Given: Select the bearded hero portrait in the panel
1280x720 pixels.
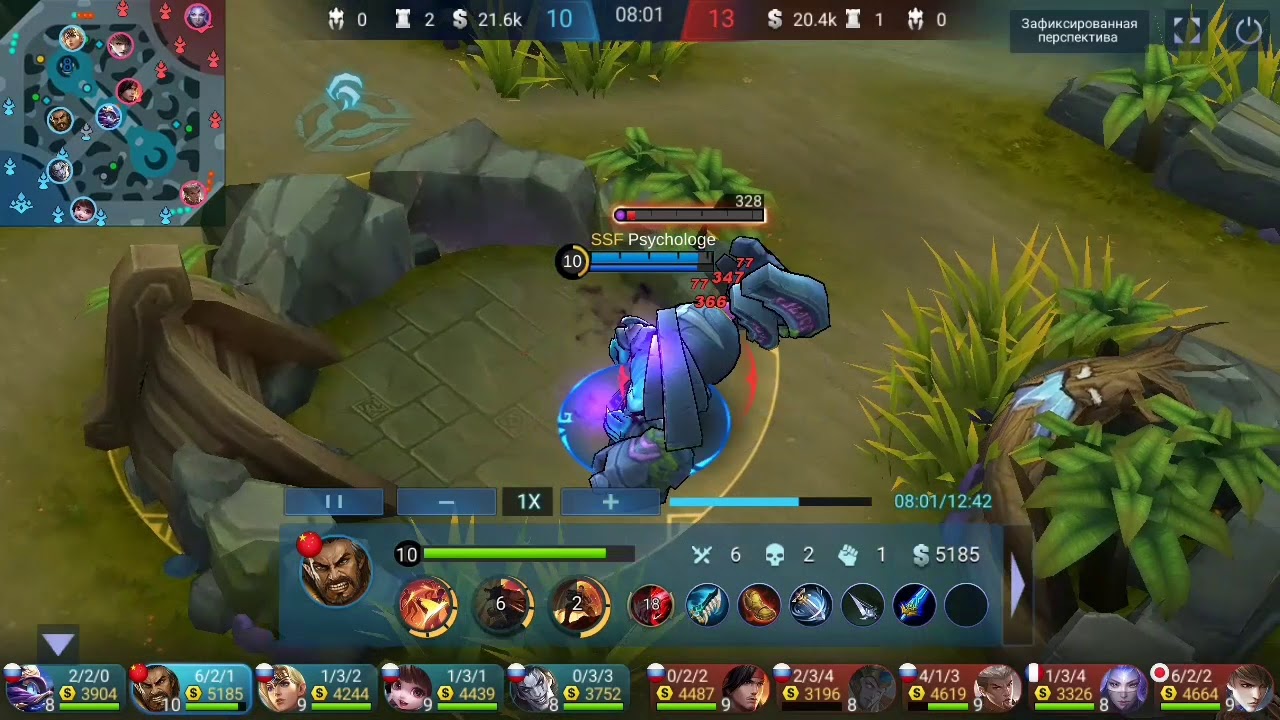Looking at the screenshot, I should coord(336,571).
